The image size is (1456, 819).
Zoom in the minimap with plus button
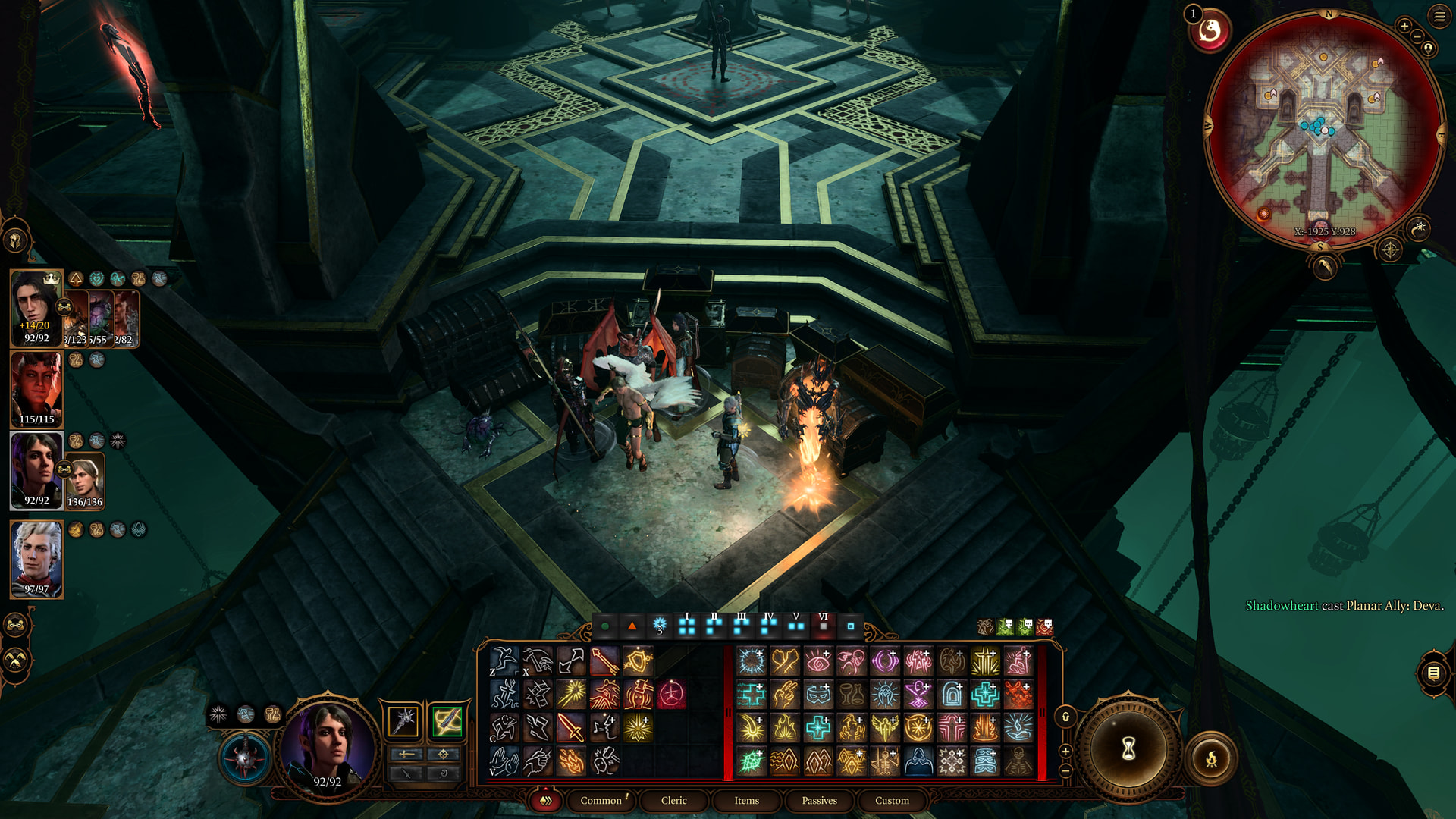(1404, 26)
